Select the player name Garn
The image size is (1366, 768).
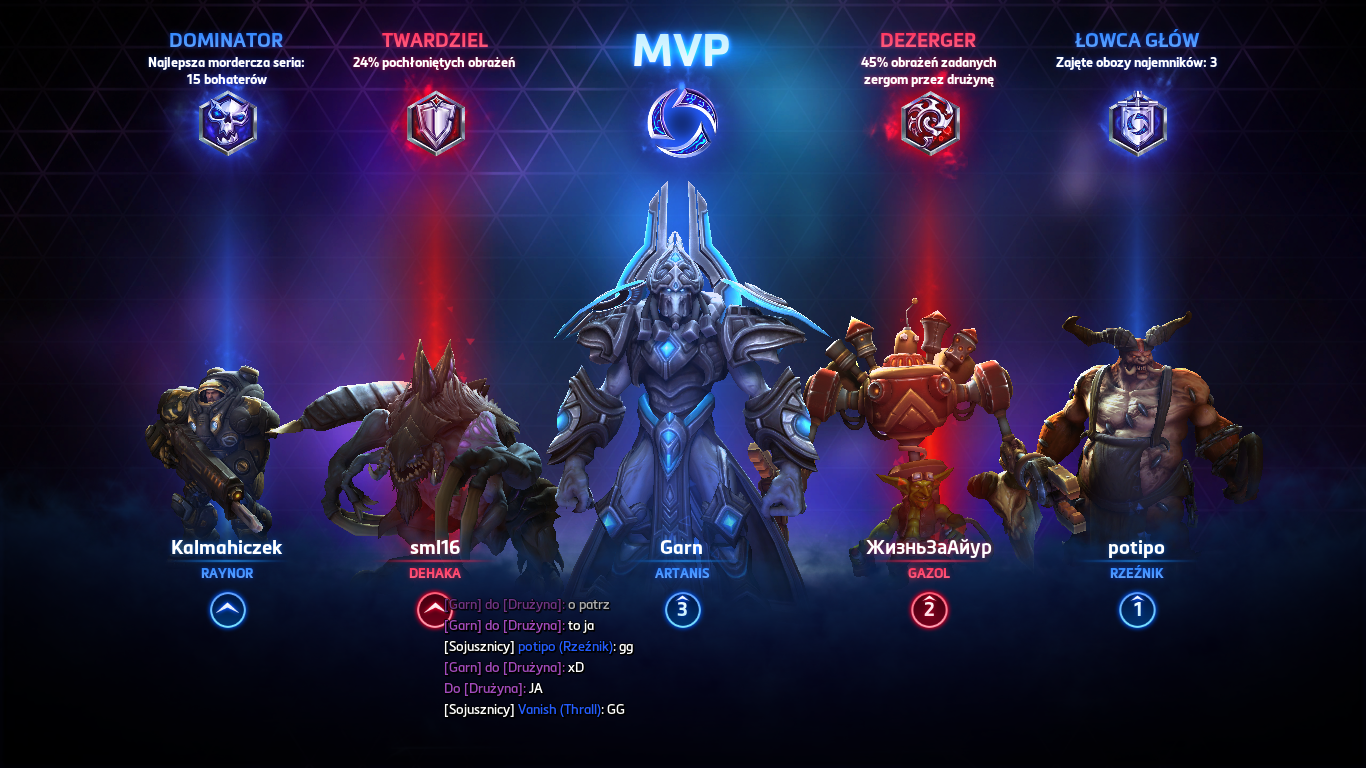tap(683, 547)
